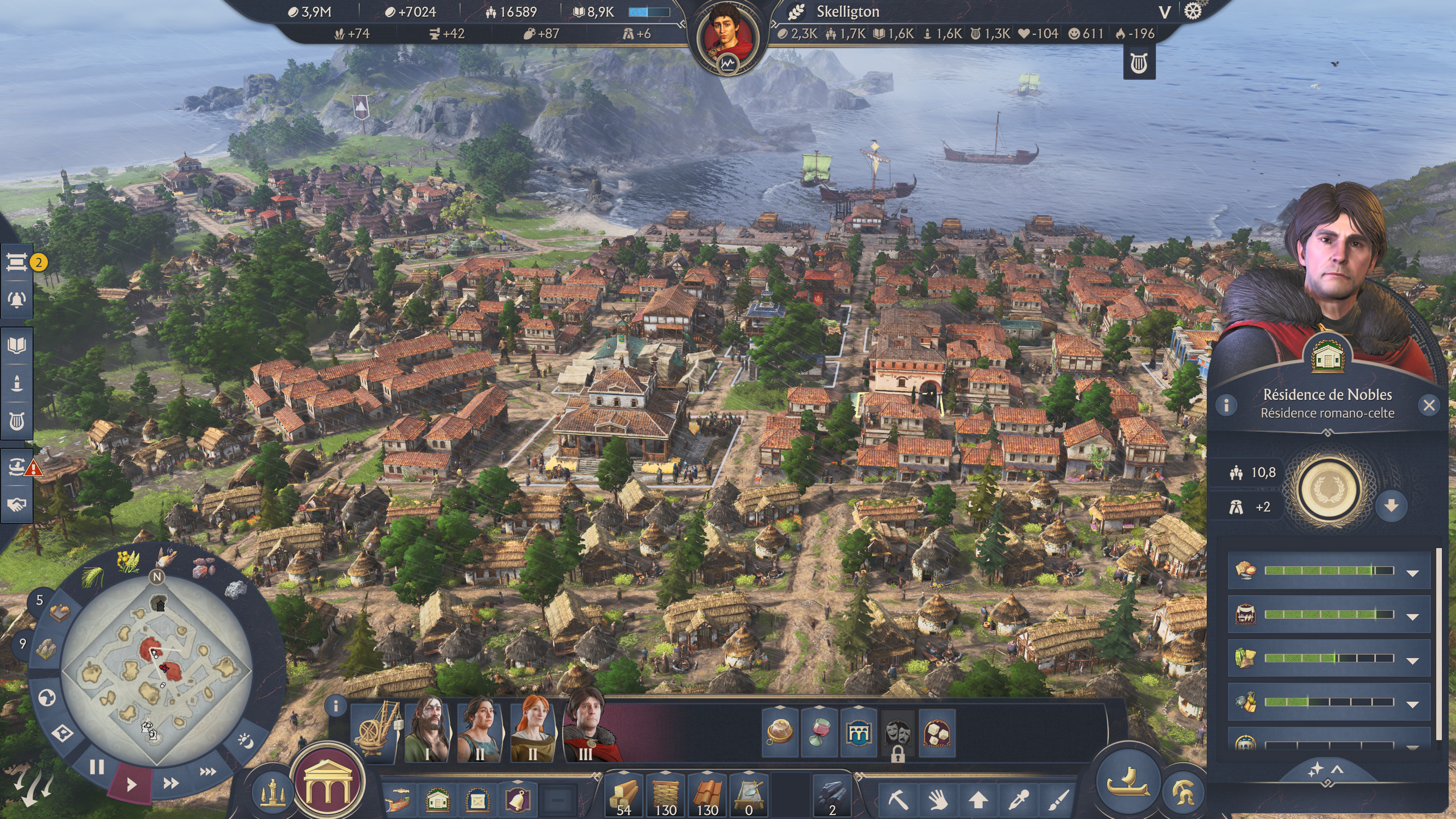Open info for Résidence de Nobles
This screenshot has width=1456, height=819.
coord(1226,405)
